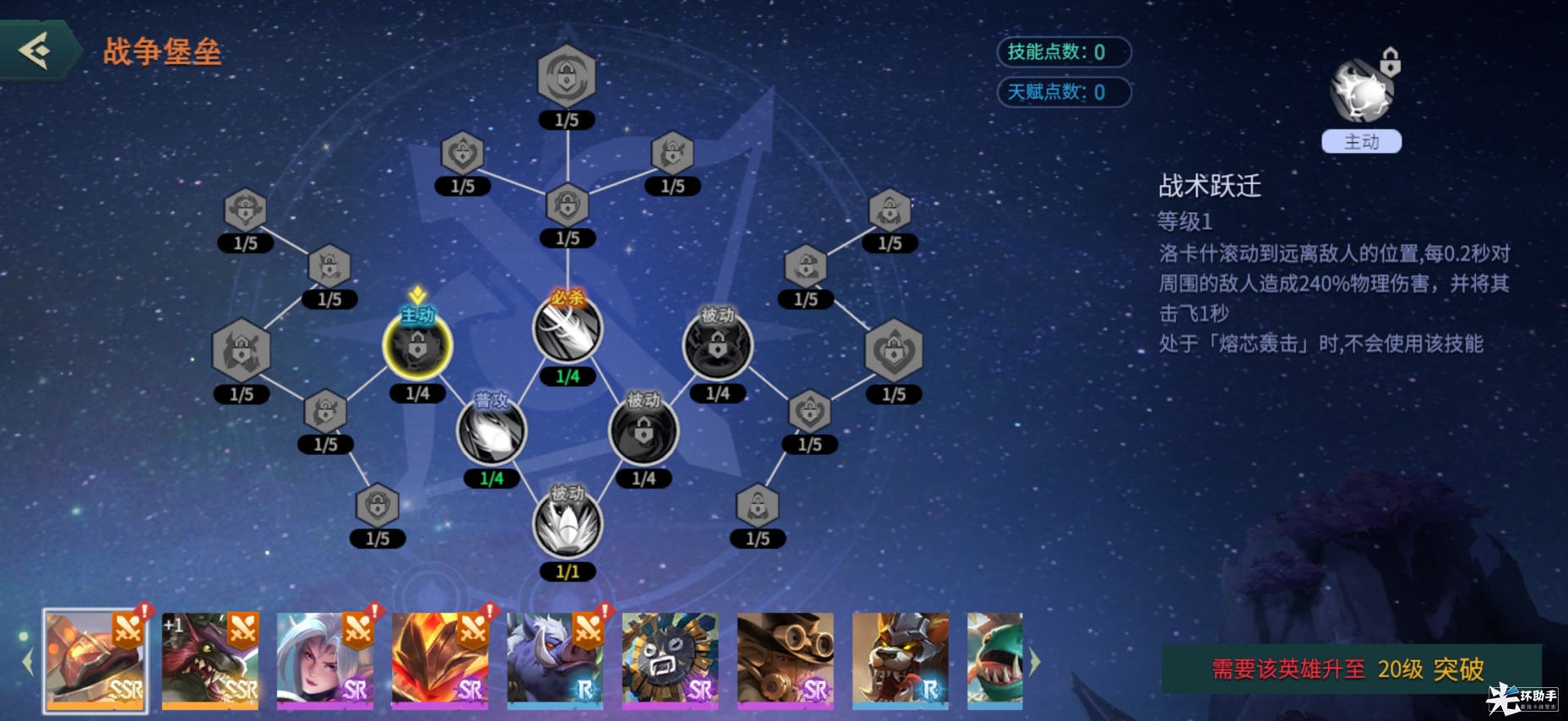Select the flaming red SR hero portrait
Viewport: 1568px width, 721px height.
point(440,659)
